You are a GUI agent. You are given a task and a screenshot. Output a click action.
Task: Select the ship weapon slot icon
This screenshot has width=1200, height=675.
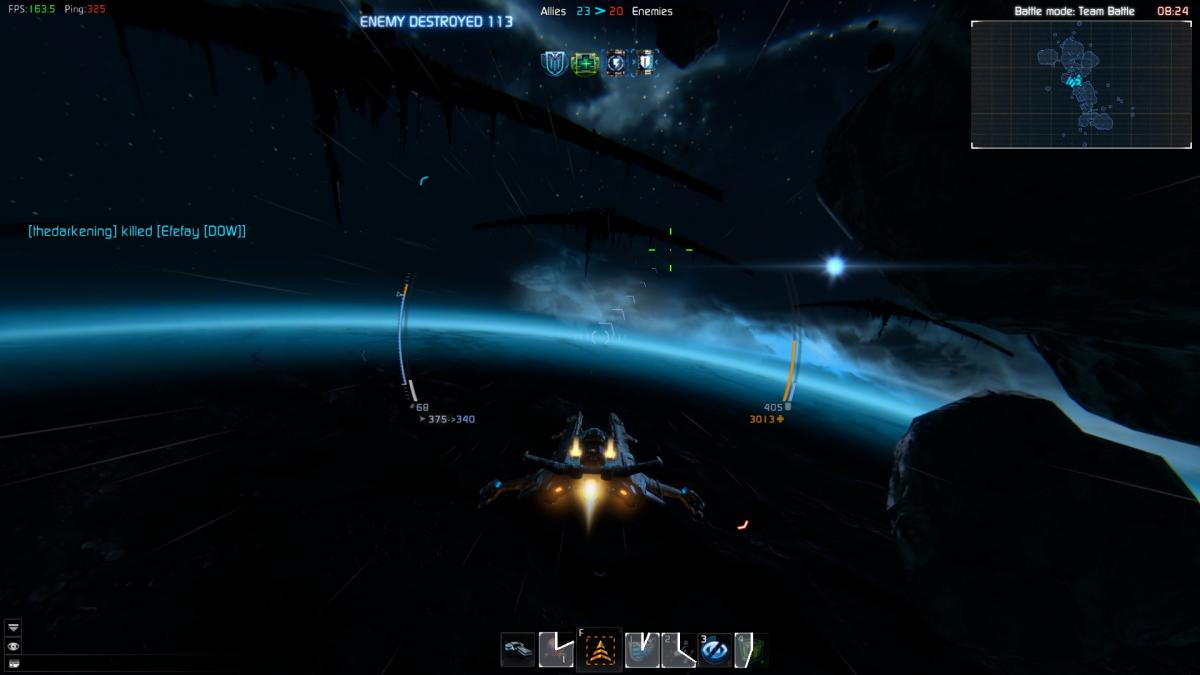point(518,650)
